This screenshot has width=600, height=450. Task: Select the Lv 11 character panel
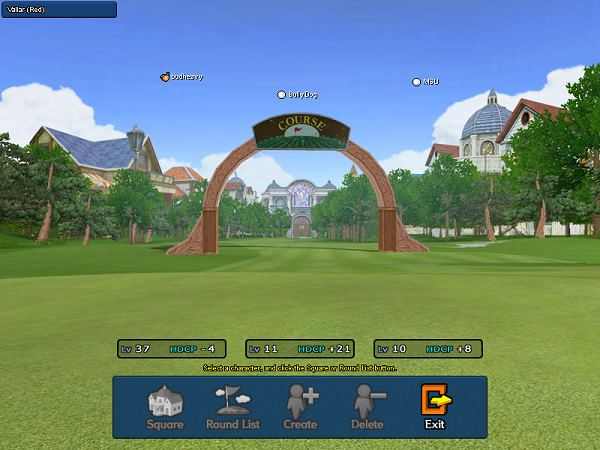[x=300, y=349]
